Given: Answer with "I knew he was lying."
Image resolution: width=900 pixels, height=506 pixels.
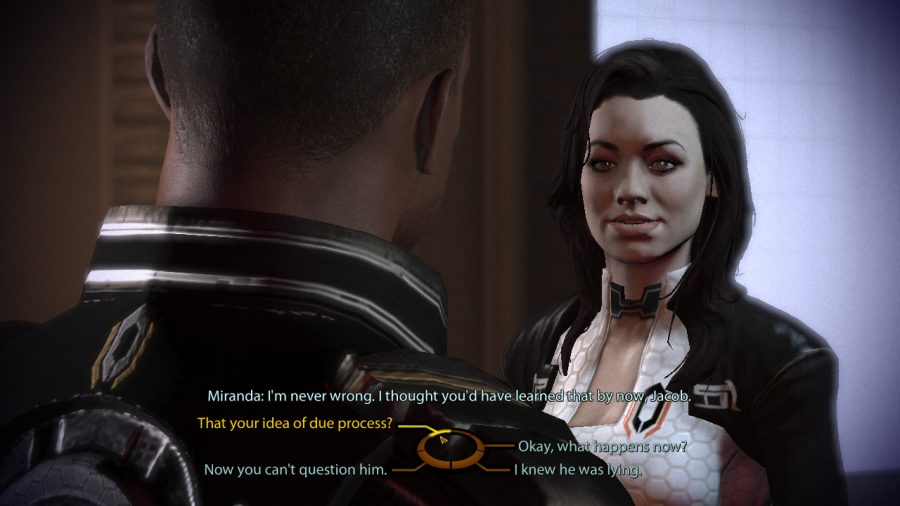Looking at the screenshot, I should 577,468.
